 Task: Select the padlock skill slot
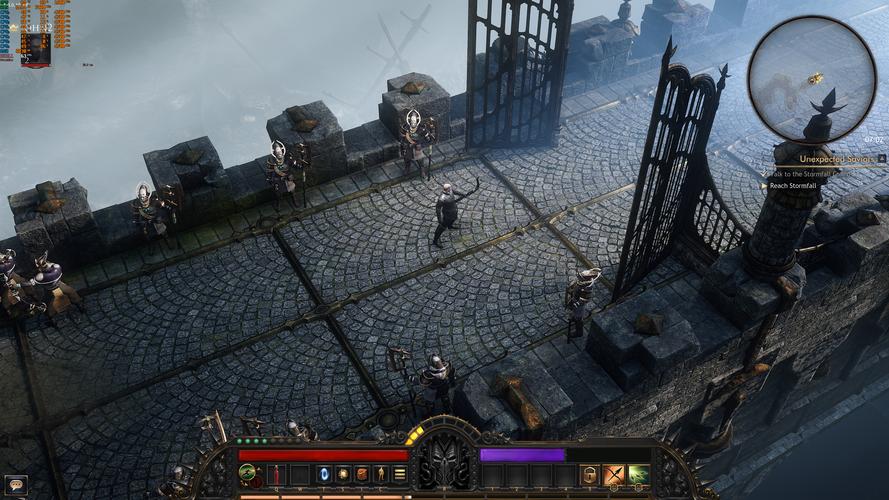click(x=591, y=475)
